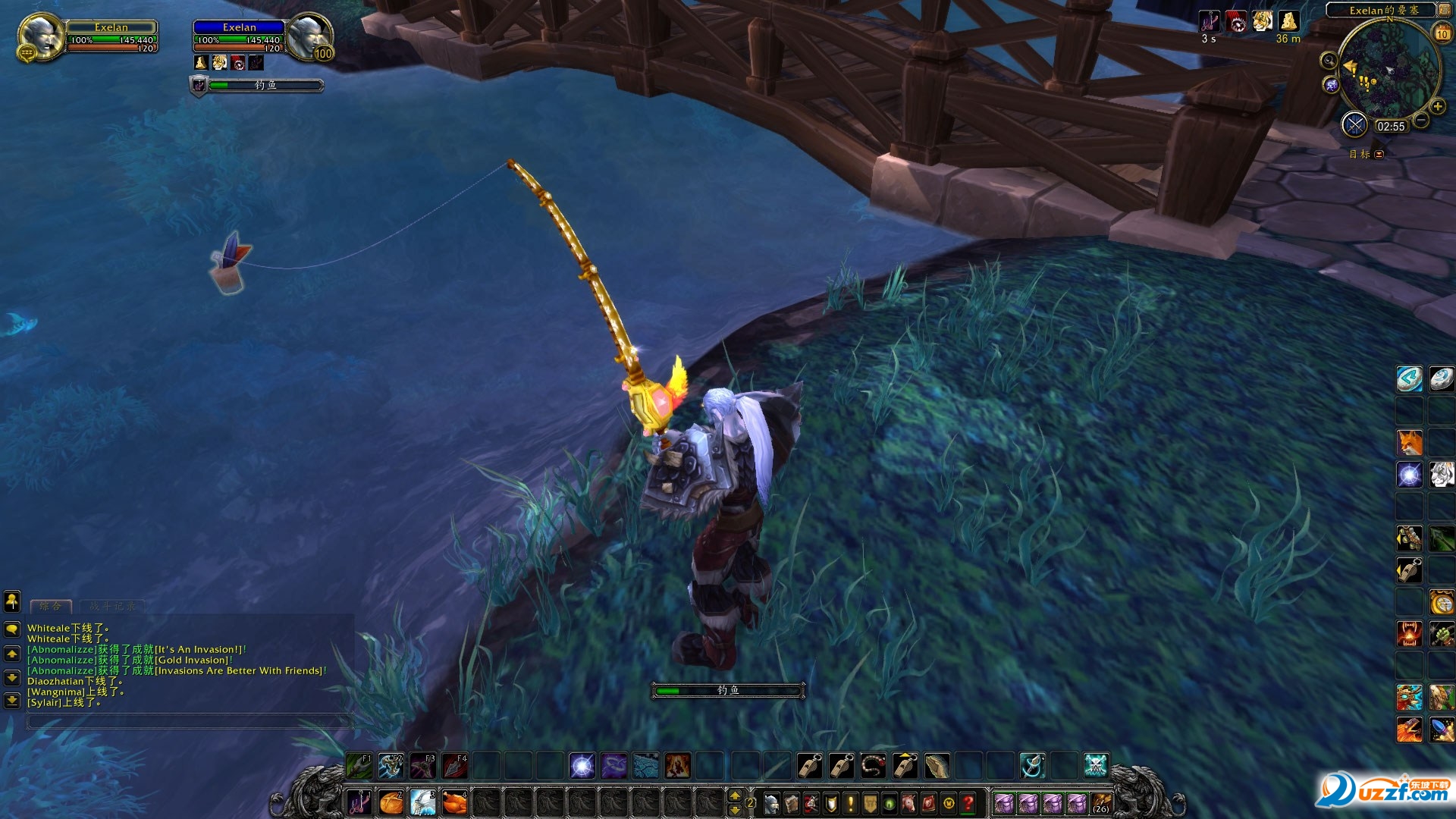Activate the skull and crossbones ability
The height and width of the screenshot is (819, 1456).
click(1096, 766)
